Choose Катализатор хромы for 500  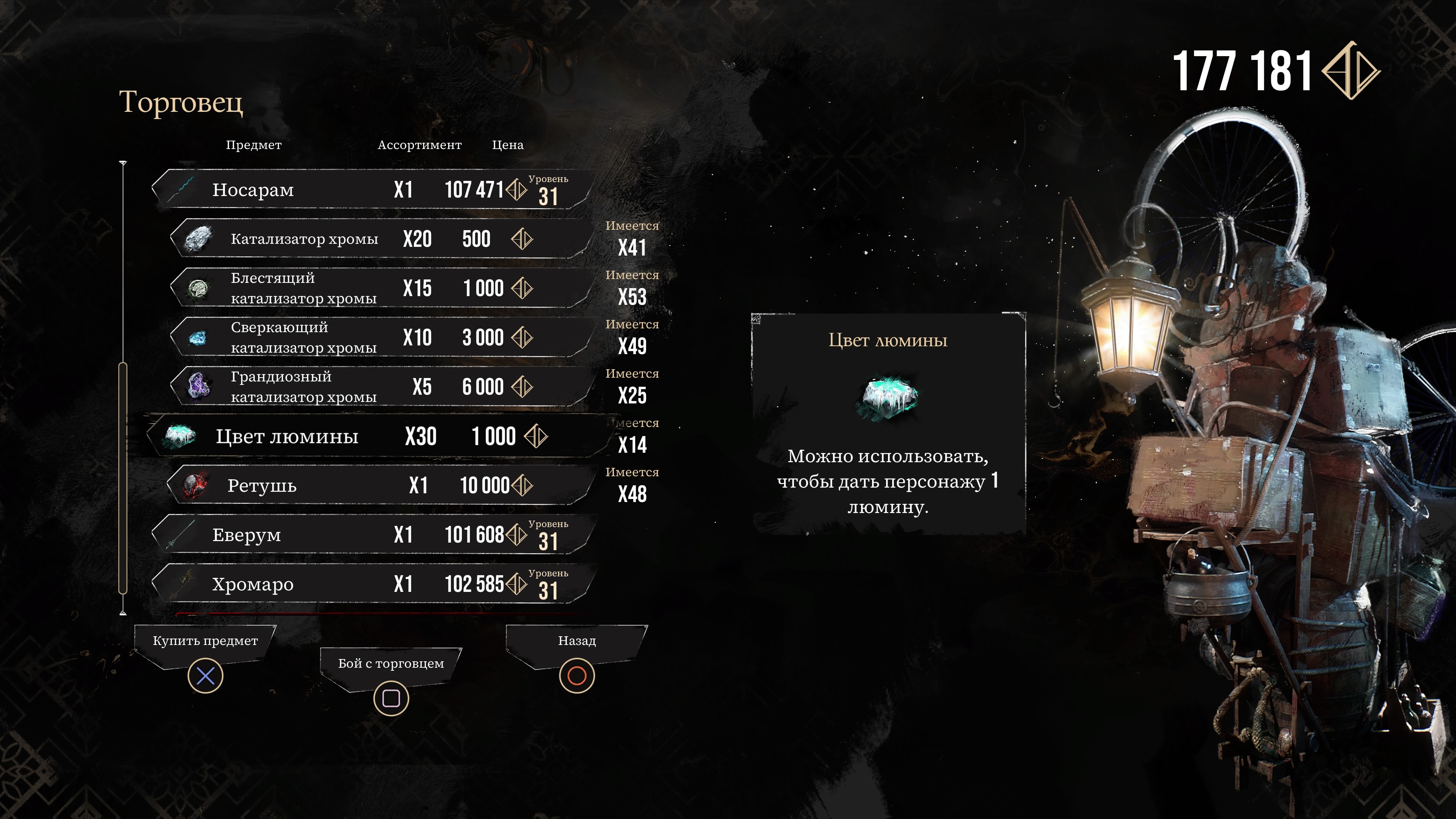click(379, 239)
